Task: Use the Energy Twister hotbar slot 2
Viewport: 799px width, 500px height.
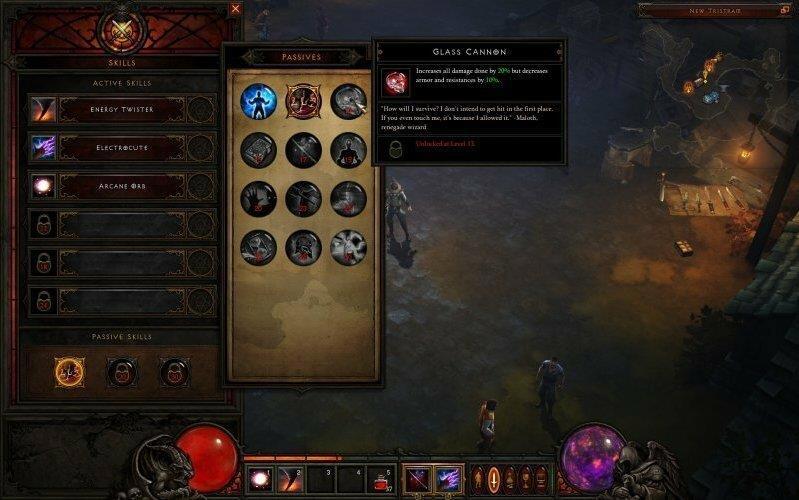Action: tap(289, 479)
